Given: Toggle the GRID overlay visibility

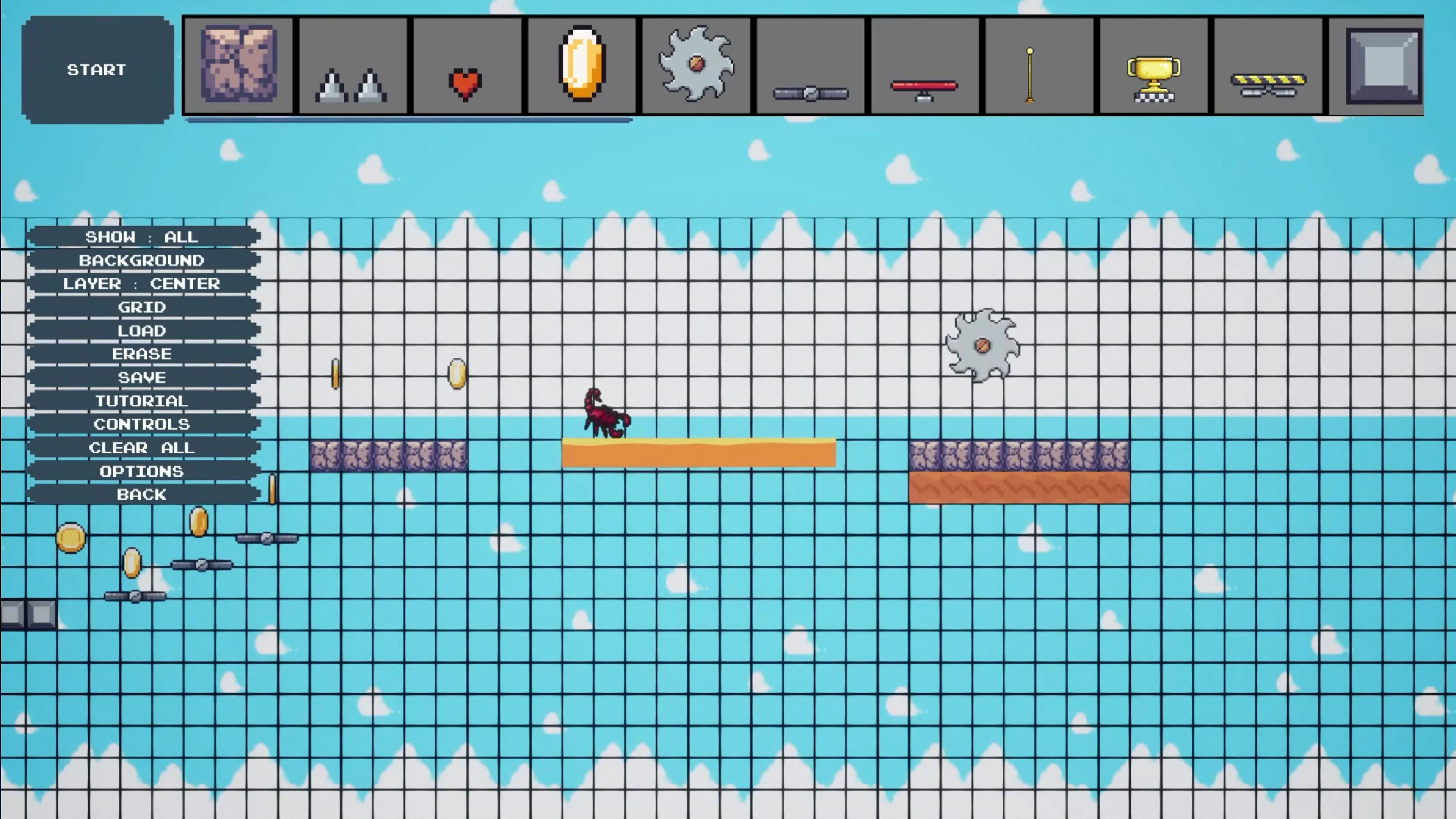Looking at the screenshot, I should (143, 307).
